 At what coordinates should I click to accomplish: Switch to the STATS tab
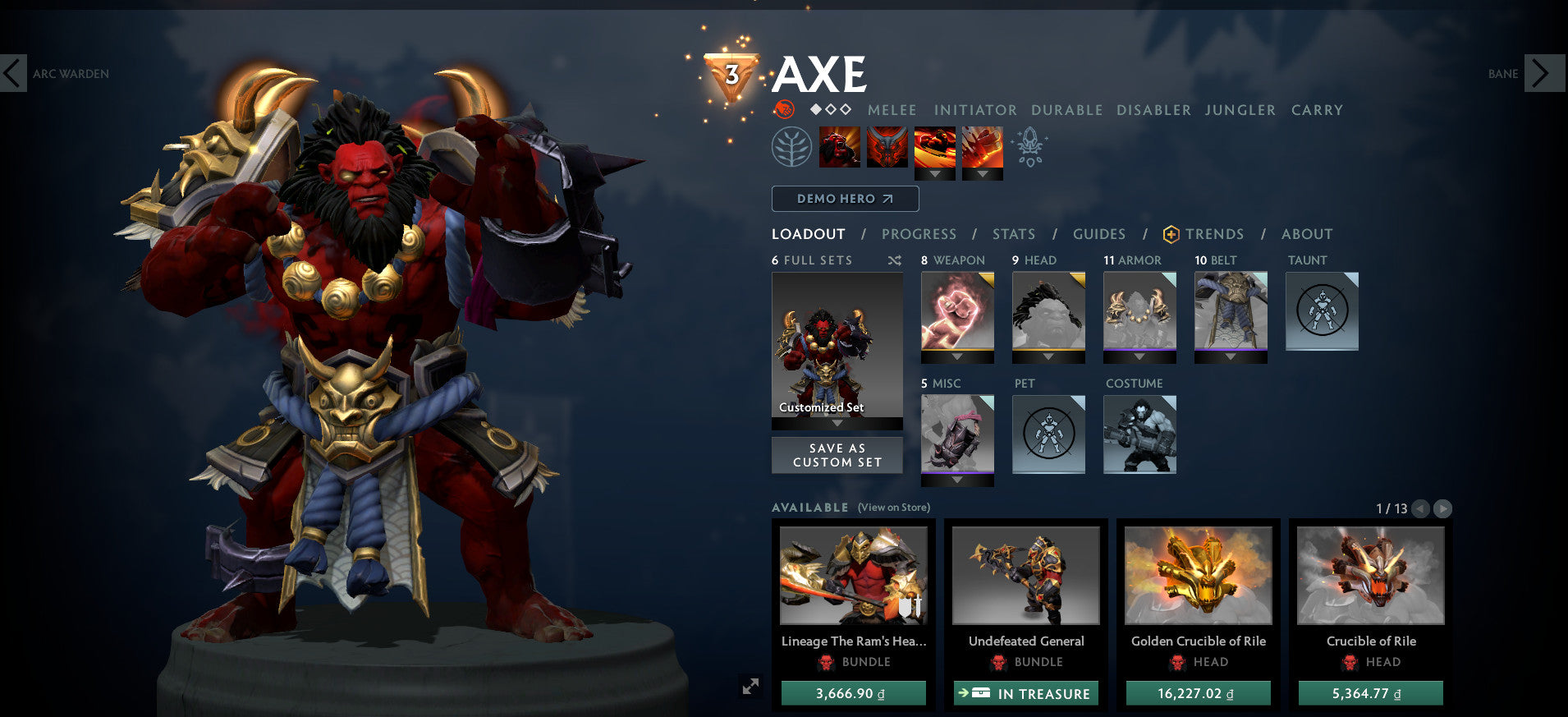click(1014, 234)
